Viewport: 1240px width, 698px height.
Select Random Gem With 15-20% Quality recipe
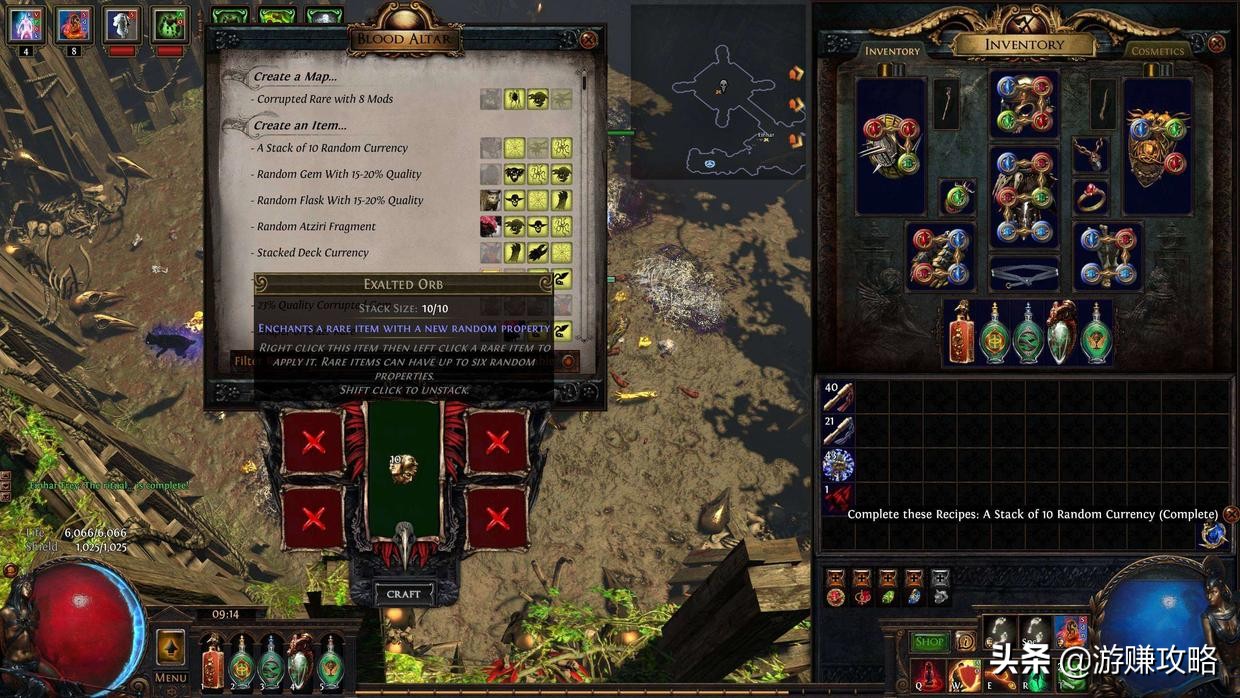tap(339, 174)
